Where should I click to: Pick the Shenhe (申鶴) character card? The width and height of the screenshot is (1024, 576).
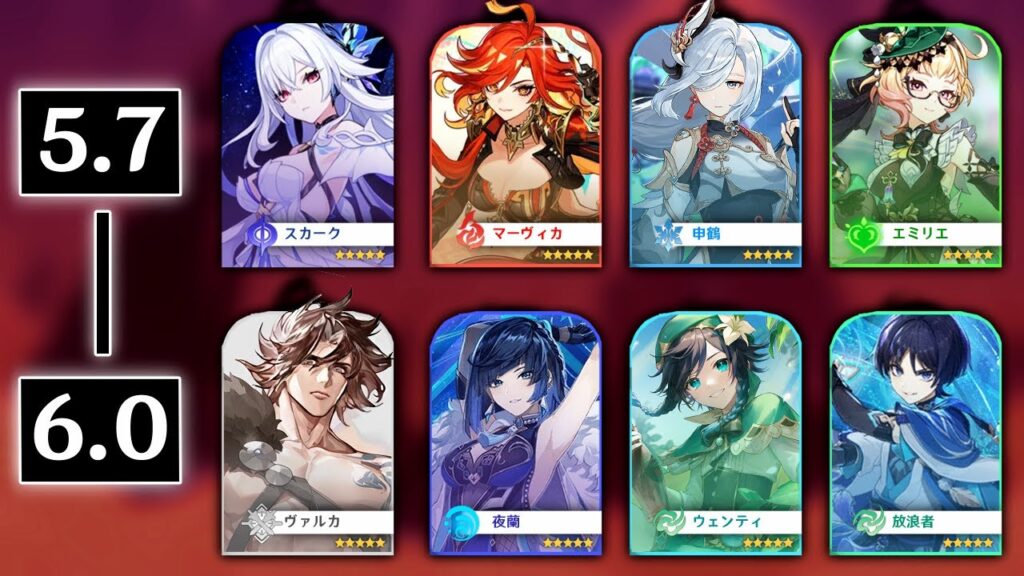714,145
